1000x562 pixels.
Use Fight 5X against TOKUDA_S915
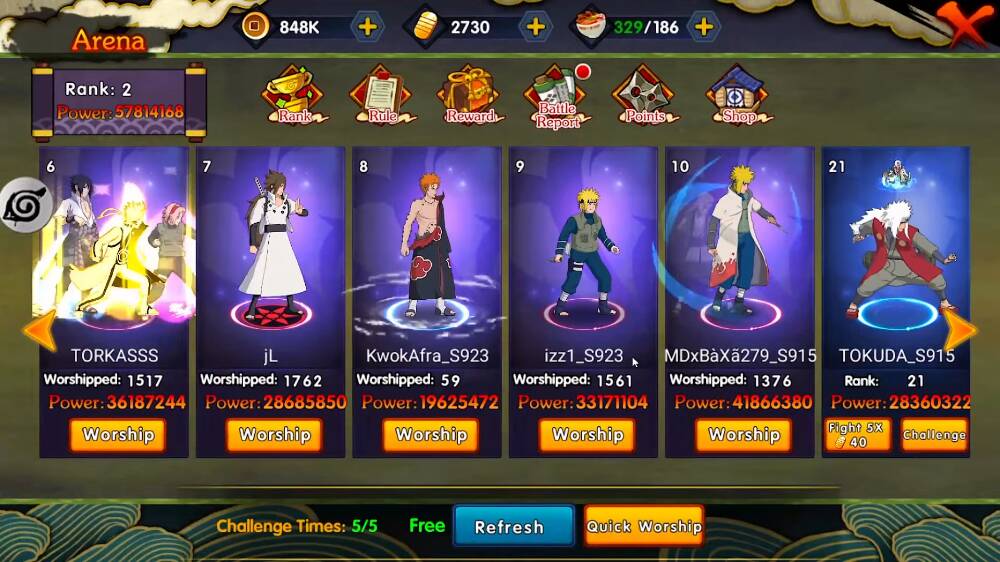pyautogui.click(x=857, y=435)
